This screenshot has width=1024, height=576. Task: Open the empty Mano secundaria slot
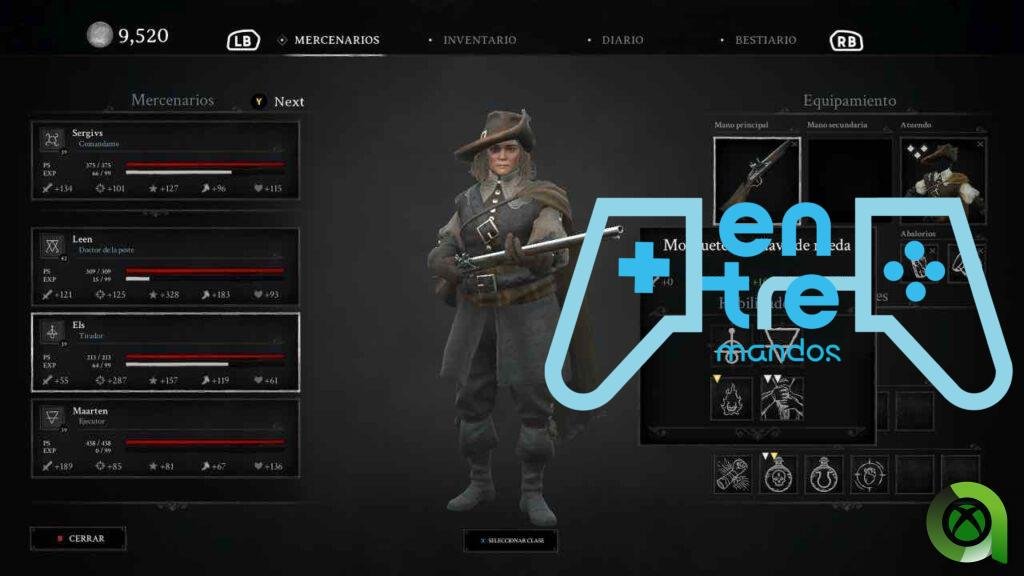click(x=849, y=176)
